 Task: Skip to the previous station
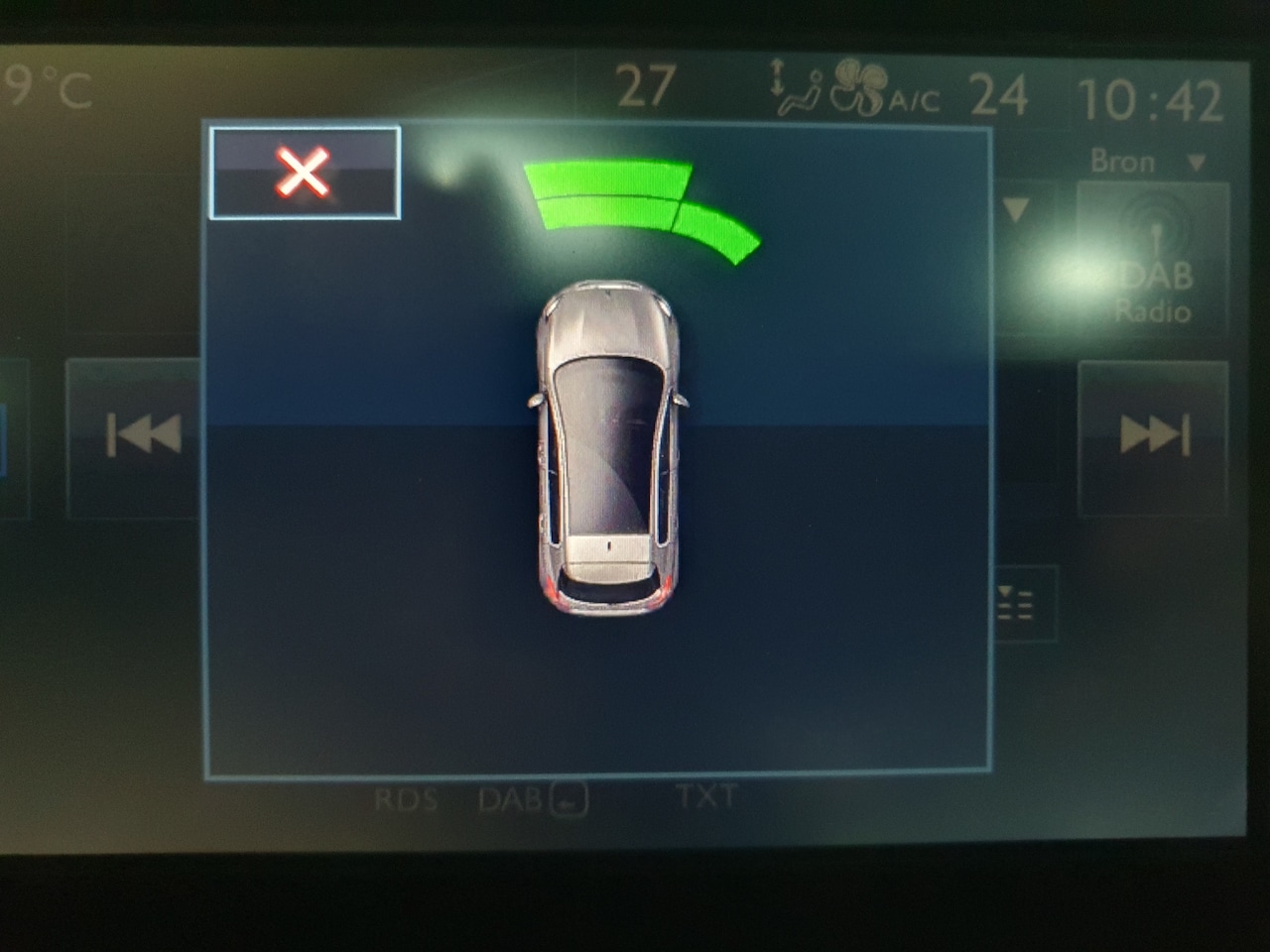(x=142, y=435)
